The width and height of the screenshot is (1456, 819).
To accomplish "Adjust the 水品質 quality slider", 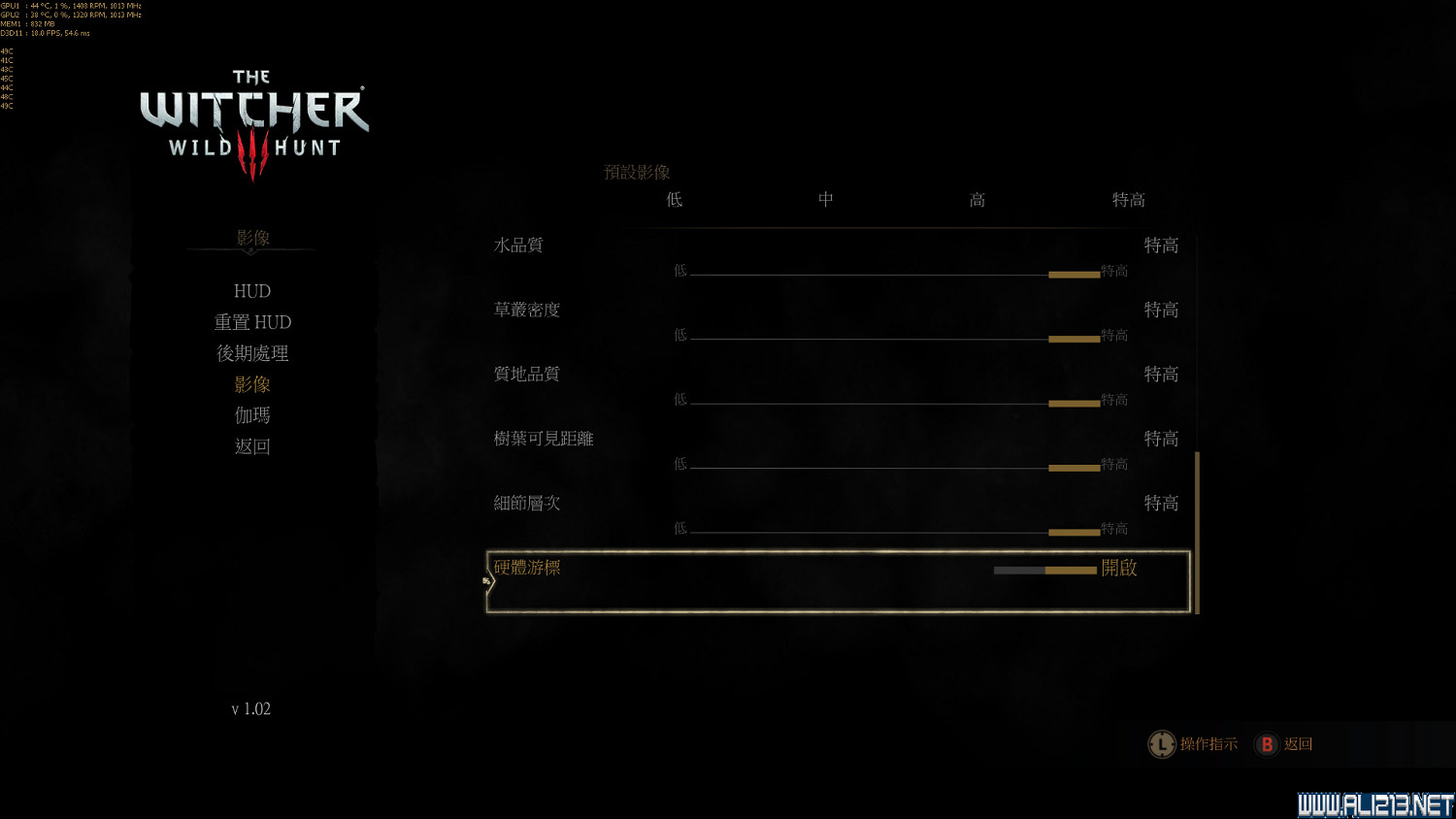I will pos(1074,274).
